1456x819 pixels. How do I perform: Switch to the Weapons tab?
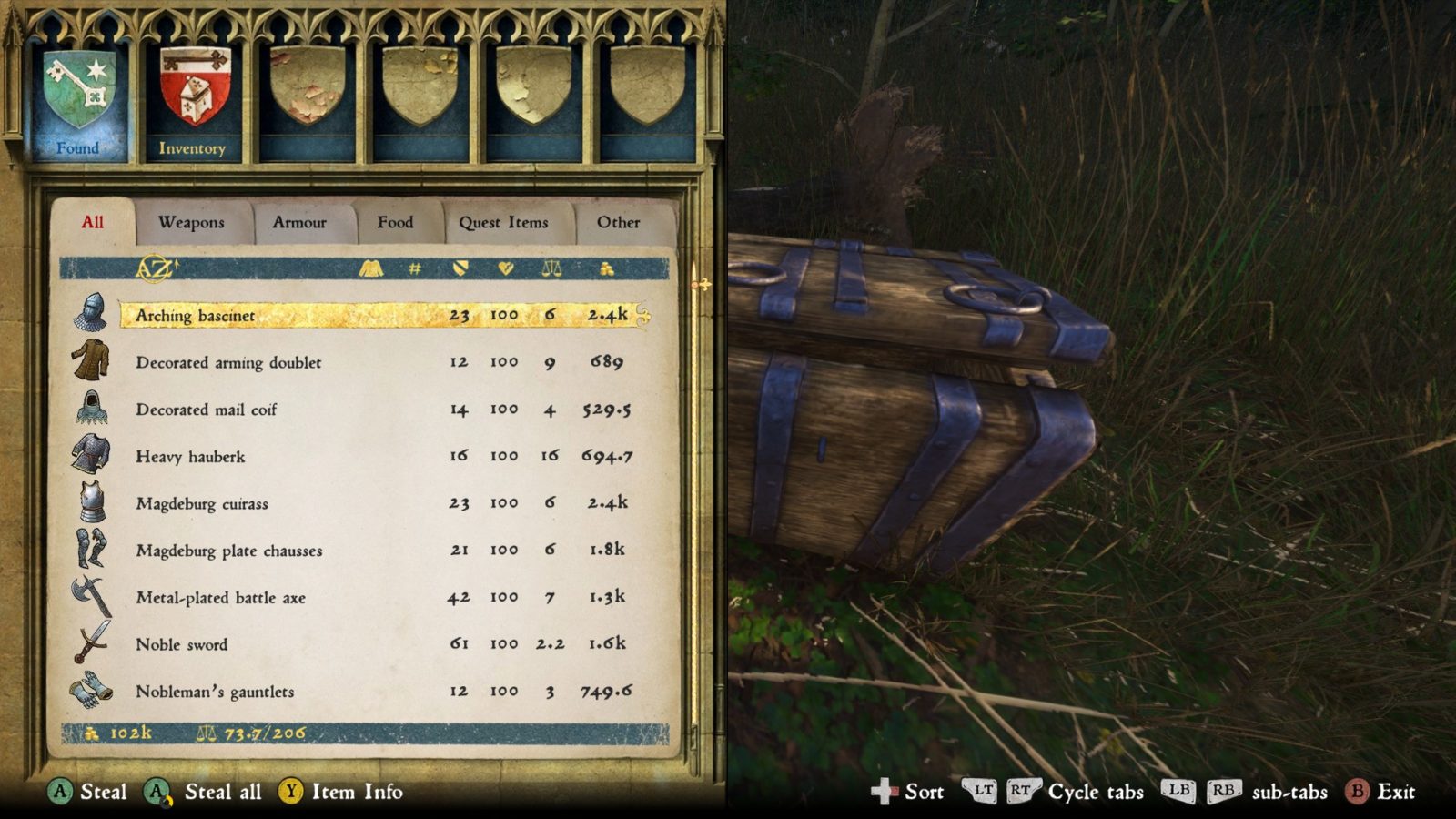click(x=192, y=222)
